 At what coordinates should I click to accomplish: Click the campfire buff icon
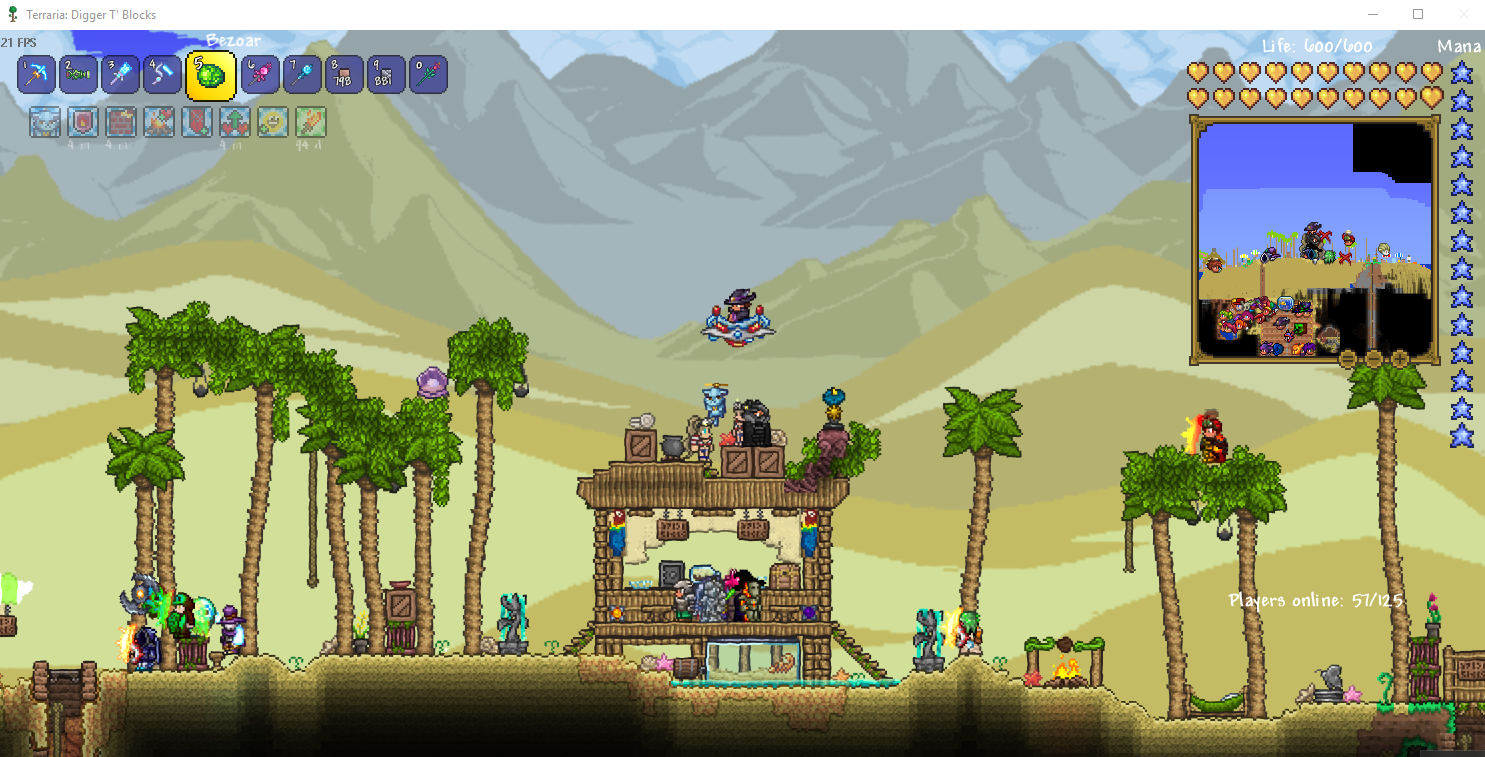coord(158,122)
